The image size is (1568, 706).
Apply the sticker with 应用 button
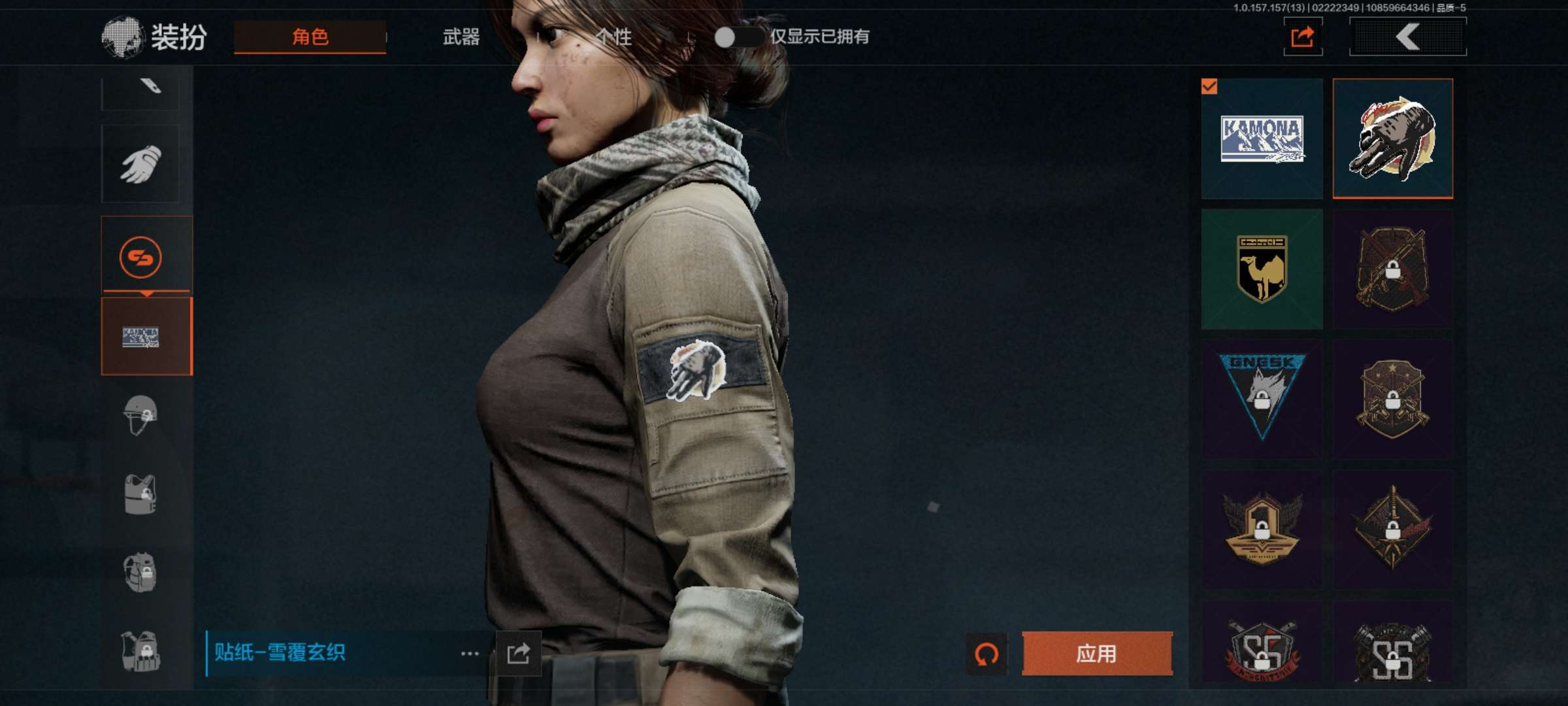pos(1096,653)
